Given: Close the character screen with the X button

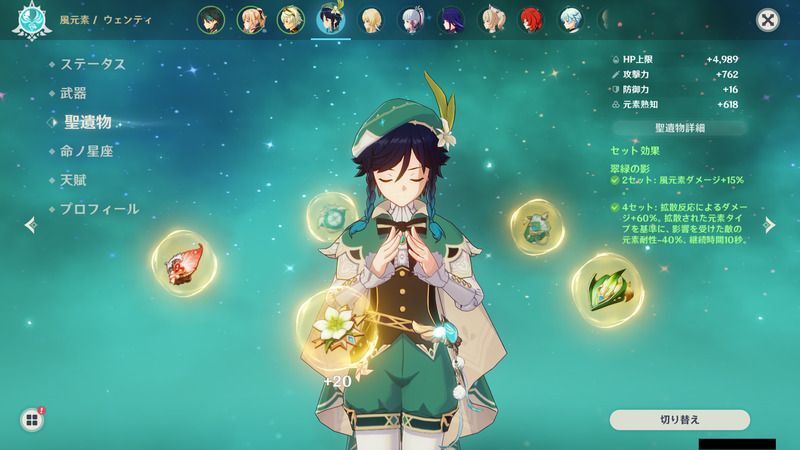Looking at the screenshot, I should [767, 19].
